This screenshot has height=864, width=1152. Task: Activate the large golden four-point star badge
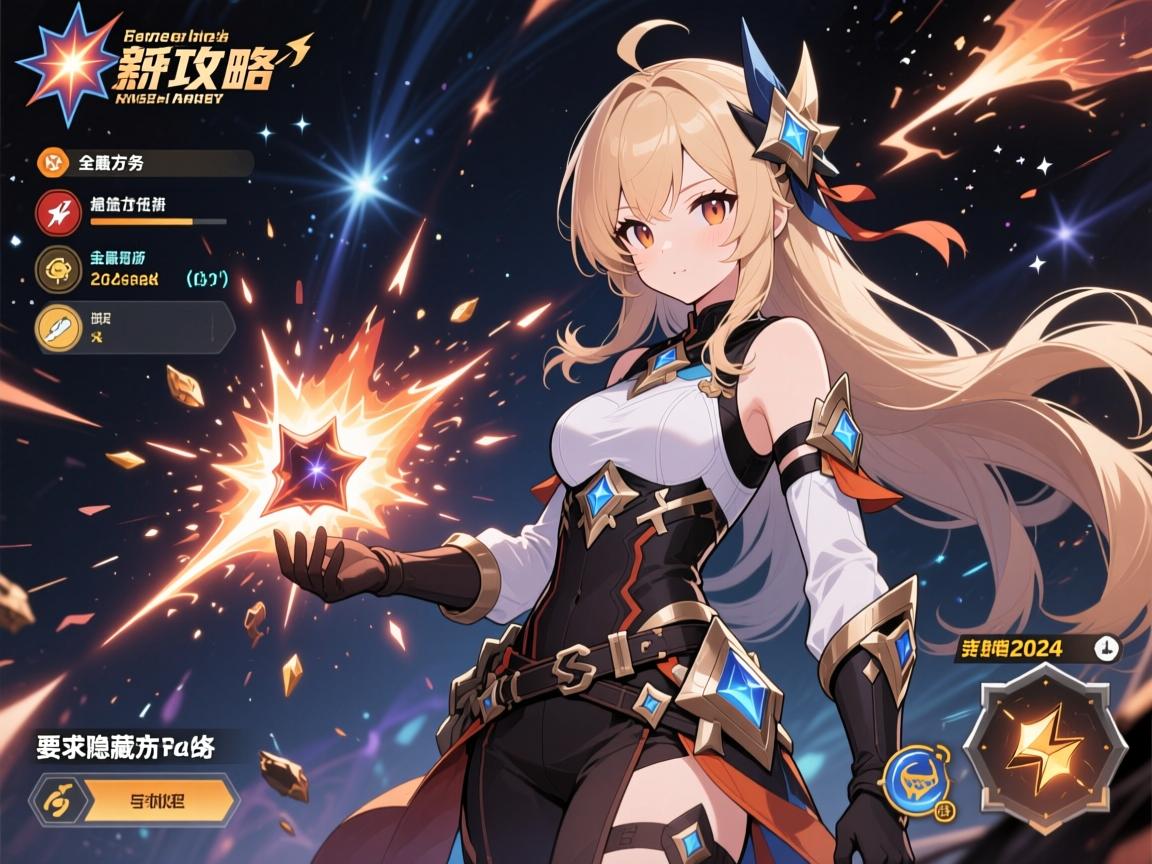(1044, 744)
